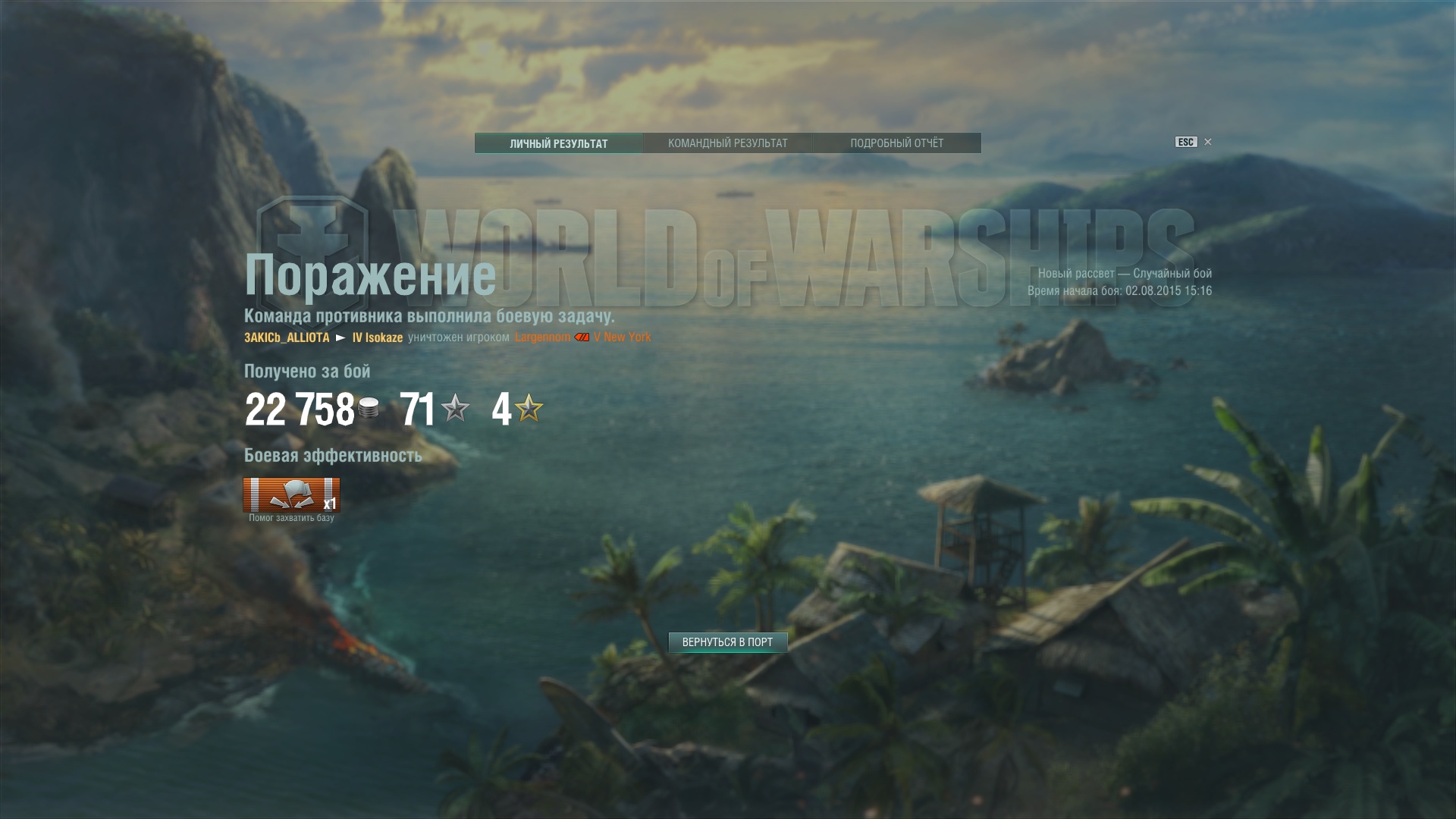This screenshot has height=819, width=1456.
Task: Click player name 3AKICb_ALLIOTA
Action: (287, 337)
